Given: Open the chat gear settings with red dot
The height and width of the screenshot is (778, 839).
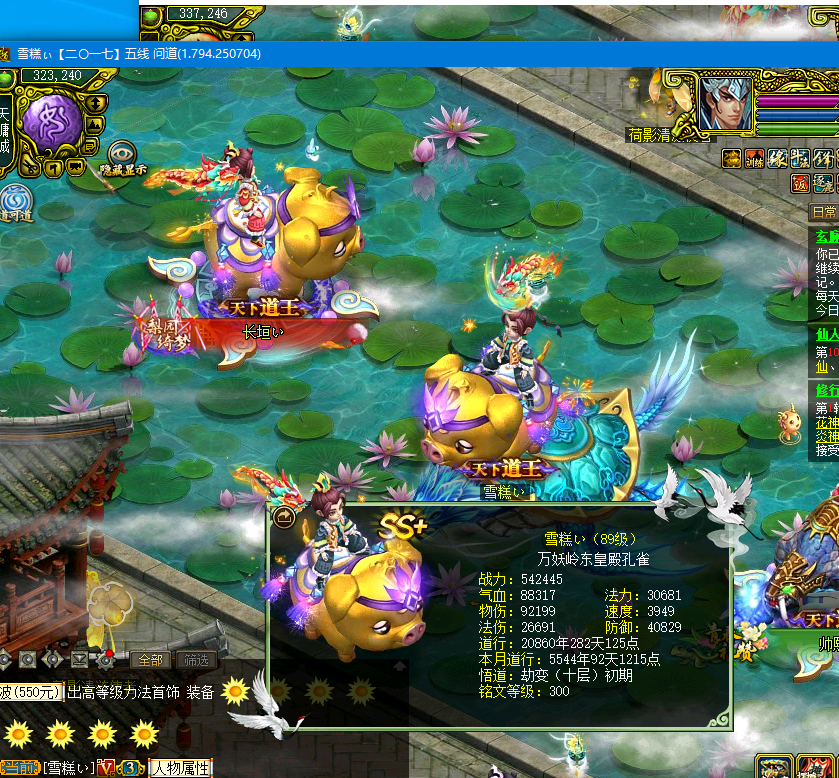Looking at the screenshot, I should [104, 659].
